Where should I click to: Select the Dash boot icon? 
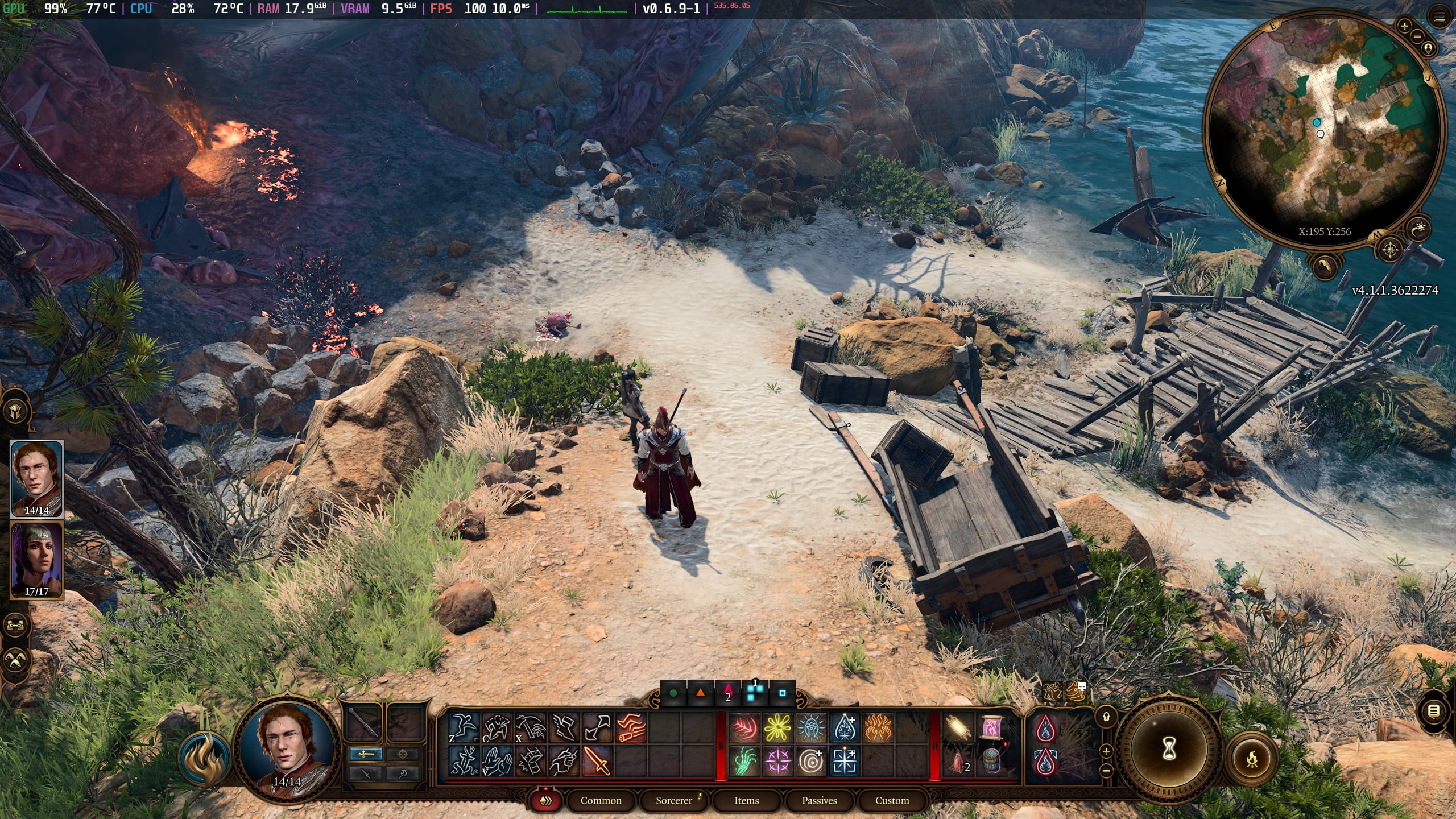tap(564, 727)
